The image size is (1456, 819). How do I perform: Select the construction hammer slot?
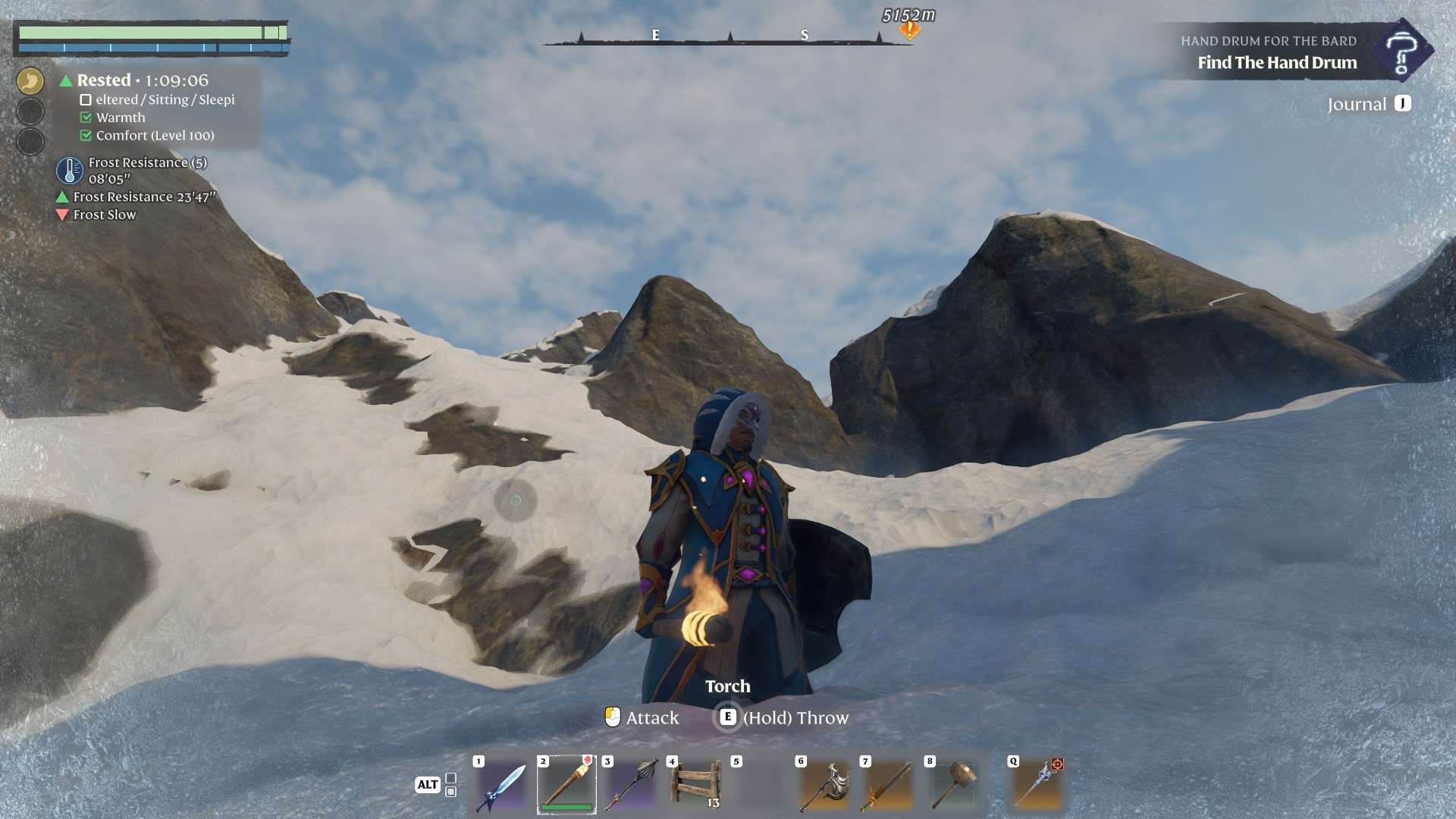coord(953,786)
